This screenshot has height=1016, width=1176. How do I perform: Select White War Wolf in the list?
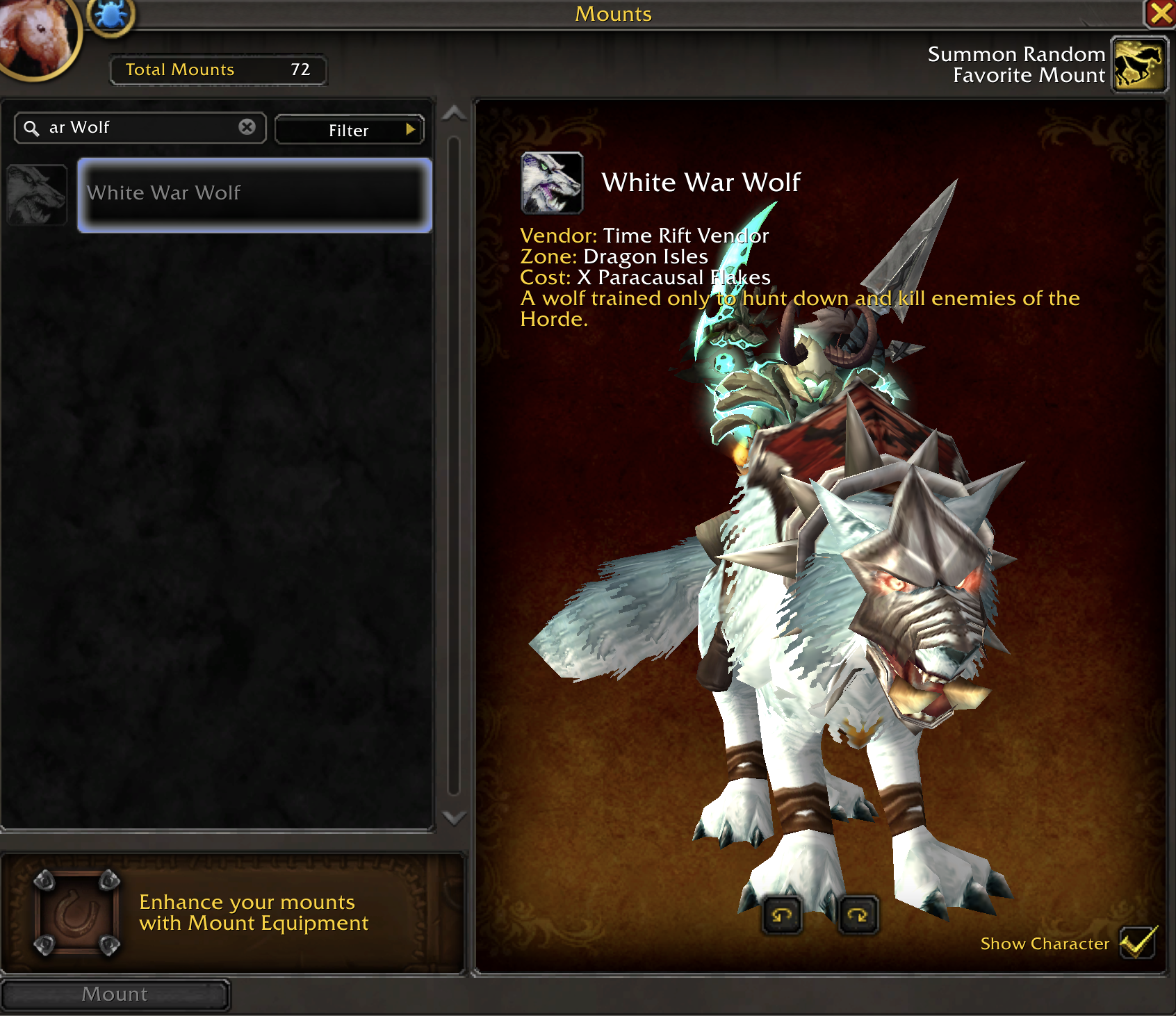tap(254, 195)
